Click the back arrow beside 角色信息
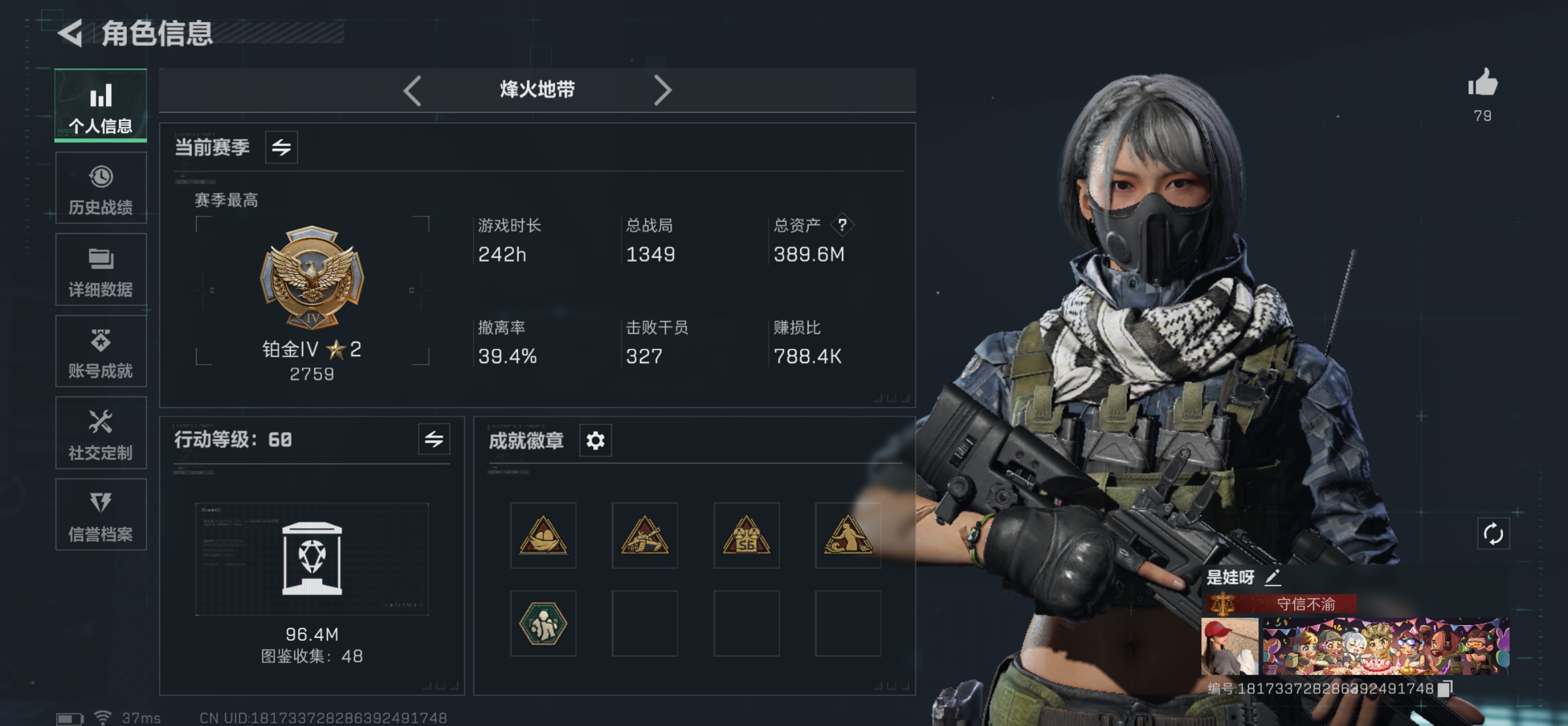1568x726 pixels. [x=71, y=33]
